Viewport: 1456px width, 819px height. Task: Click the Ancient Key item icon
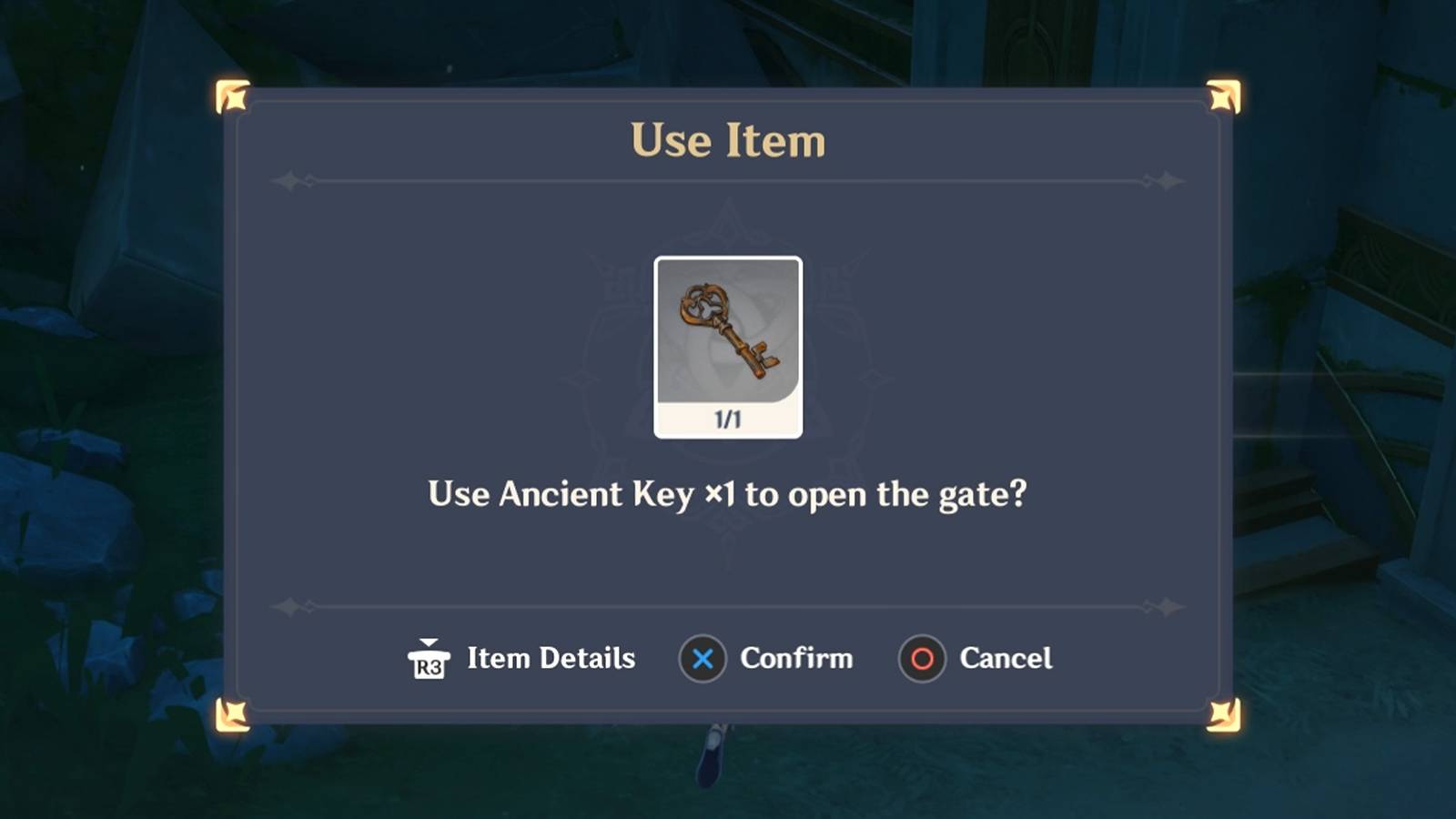coord(728,332)
